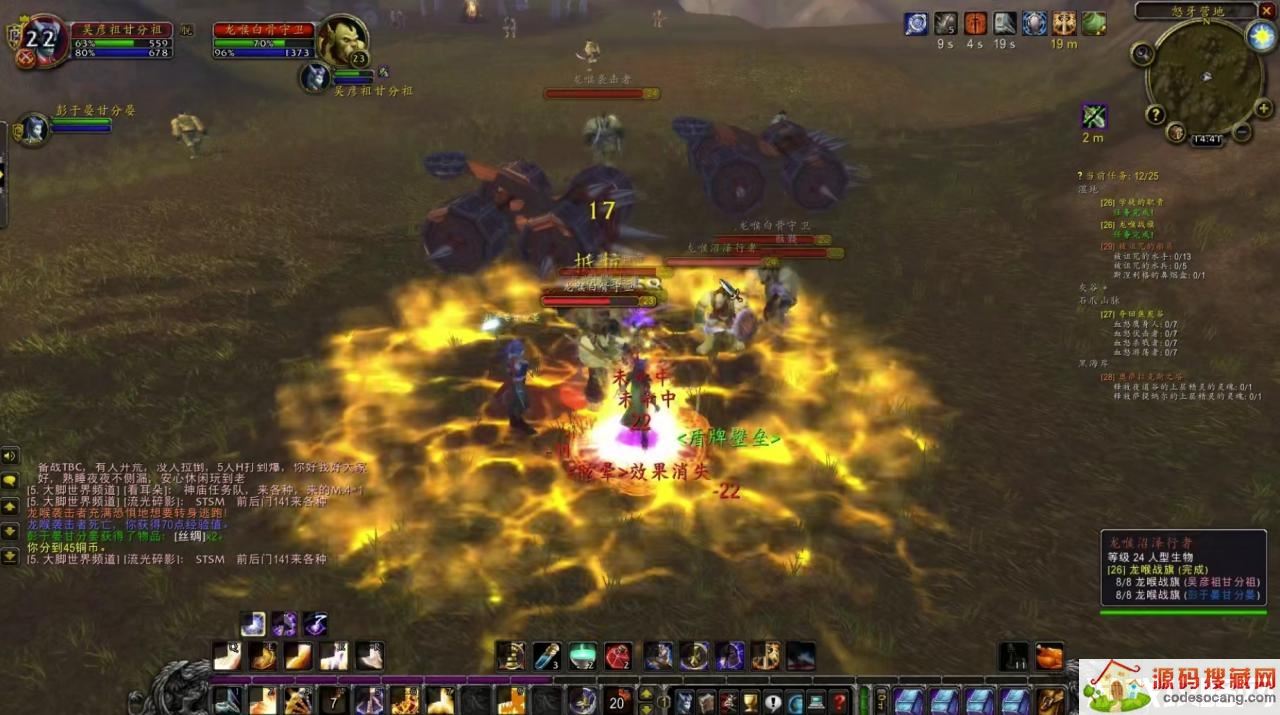Select the target-of-target small portrait

click(x=316, y=77)
